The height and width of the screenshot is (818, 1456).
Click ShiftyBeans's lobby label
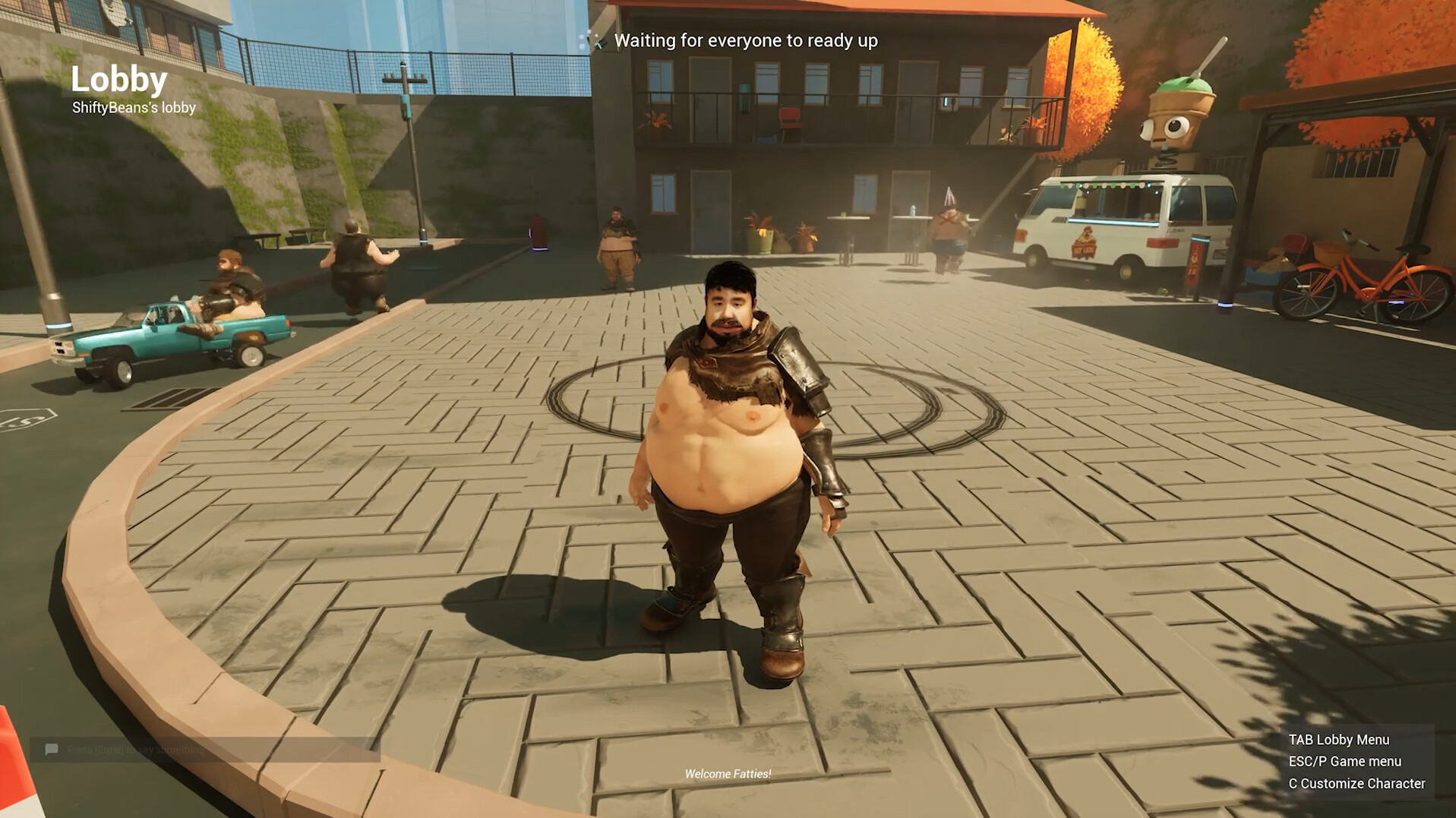(133, 109)
